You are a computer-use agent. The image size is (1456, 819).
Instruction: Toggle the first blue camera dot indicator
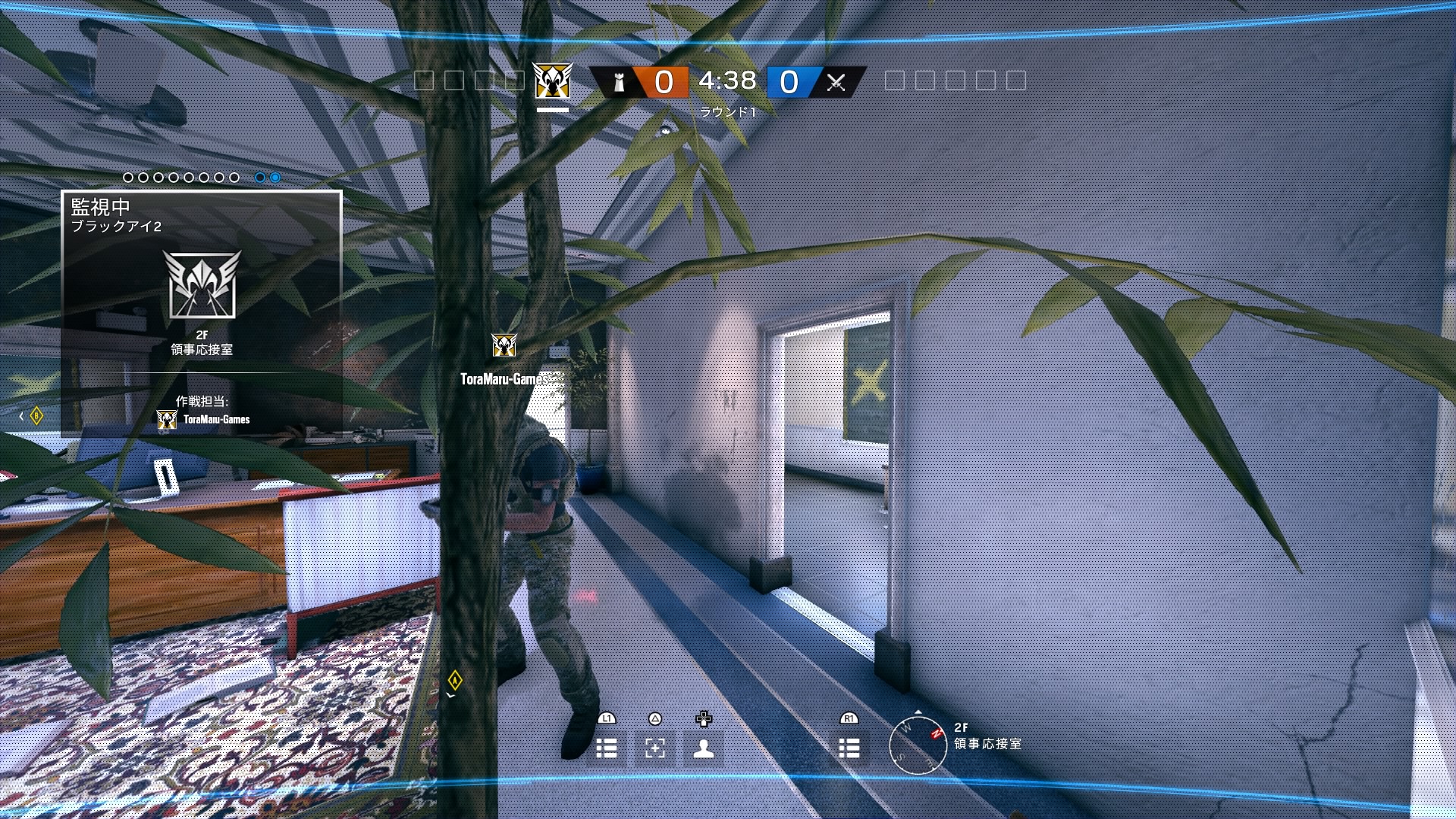tap(261, 177)
